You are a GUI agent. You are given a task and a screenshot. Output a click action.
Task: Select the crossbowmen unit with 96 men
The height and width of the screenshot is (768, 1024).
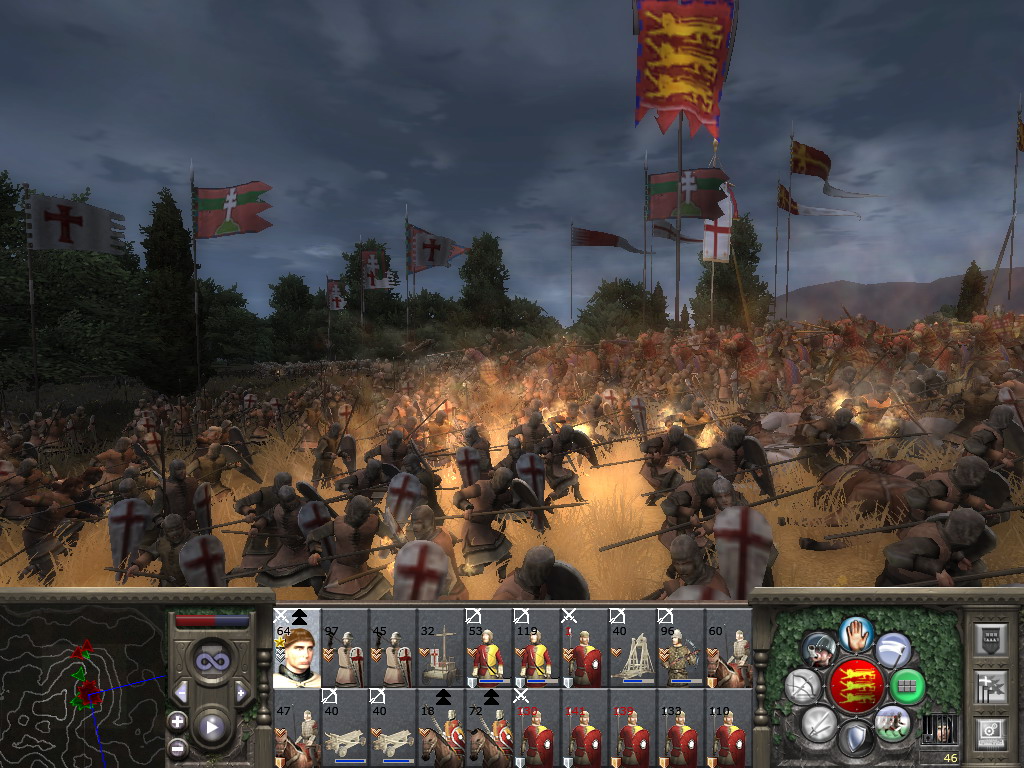pyautogui.click(x=681, y=650)
